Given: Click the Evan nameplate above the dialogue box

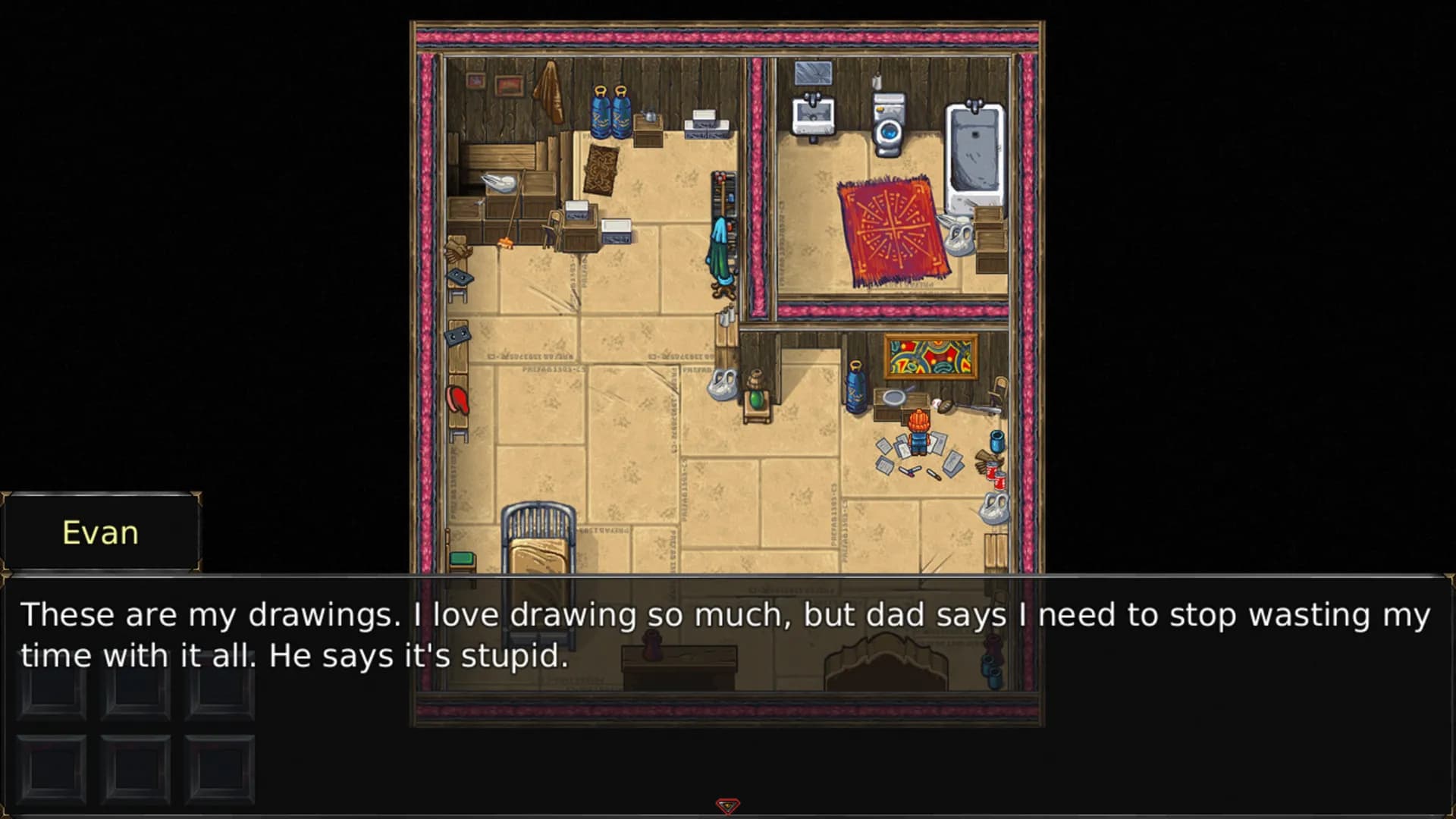Looking at the screenshot, I should (100, 532).
